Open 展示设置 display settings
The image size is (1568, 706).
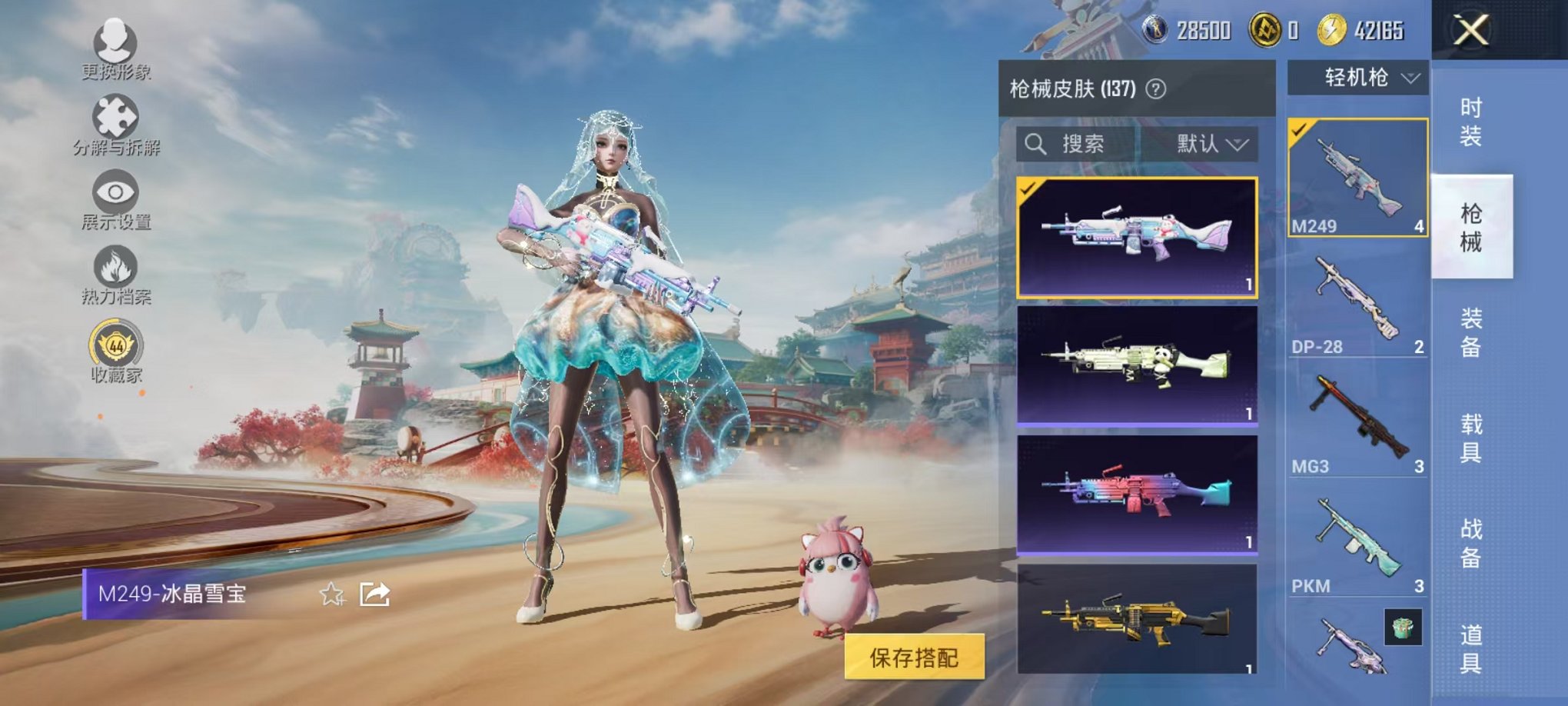pyautogui.click(x=114, y=191)
